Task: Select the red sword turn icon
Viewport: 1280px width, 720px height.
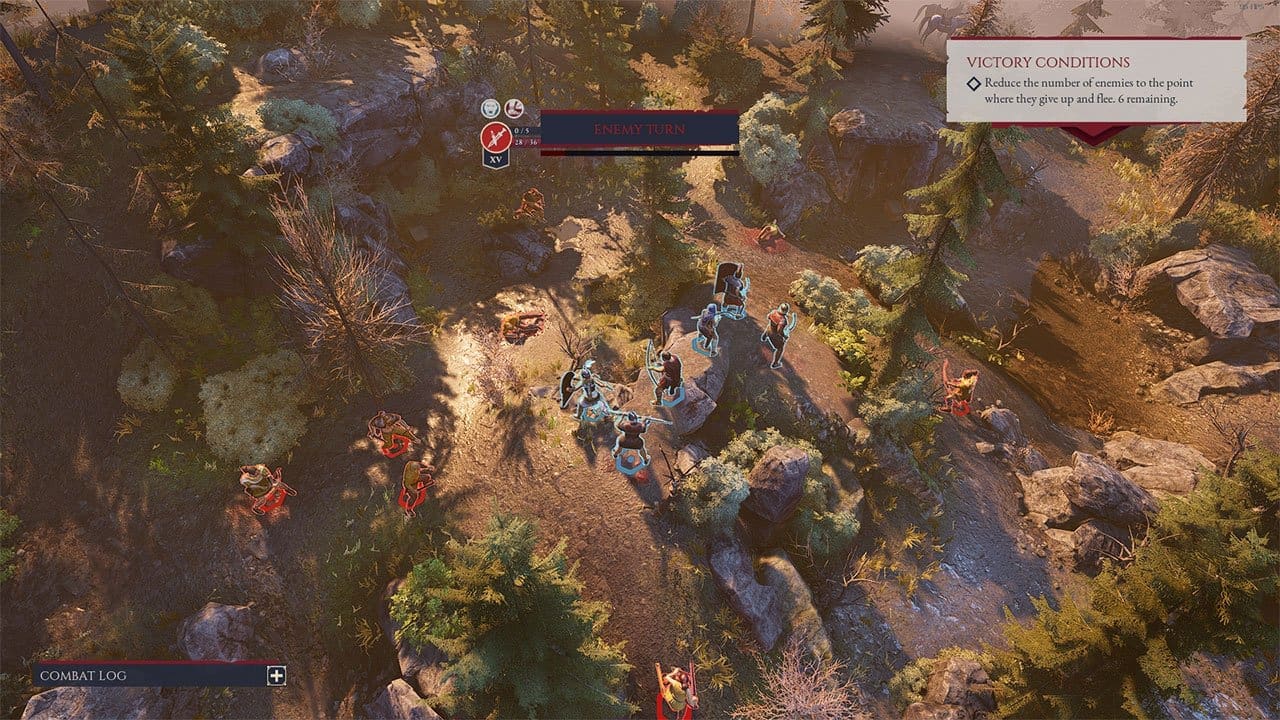Action: click(x=493, y=136)
